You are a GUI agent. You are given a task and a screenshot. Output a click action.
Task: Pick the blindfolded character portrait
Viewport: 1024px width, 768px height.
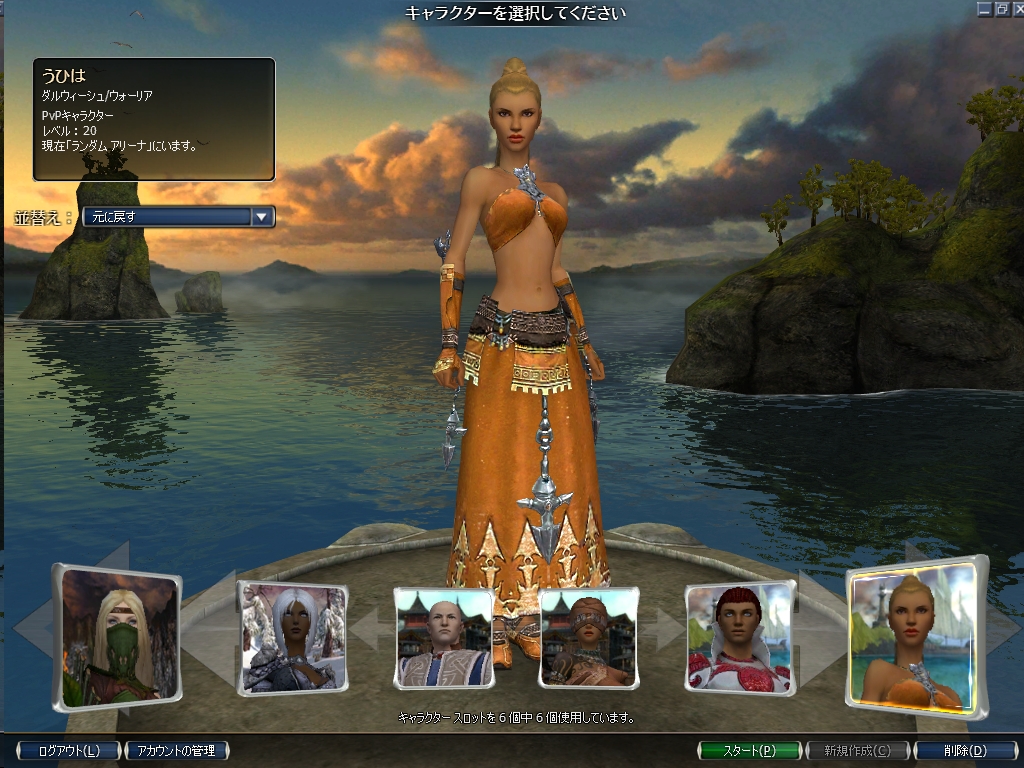point(589,637)
